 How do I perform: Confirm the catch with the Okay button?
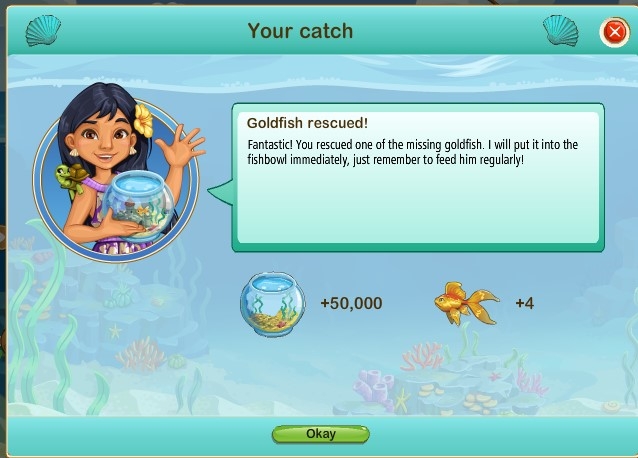(x=320, y=434)
